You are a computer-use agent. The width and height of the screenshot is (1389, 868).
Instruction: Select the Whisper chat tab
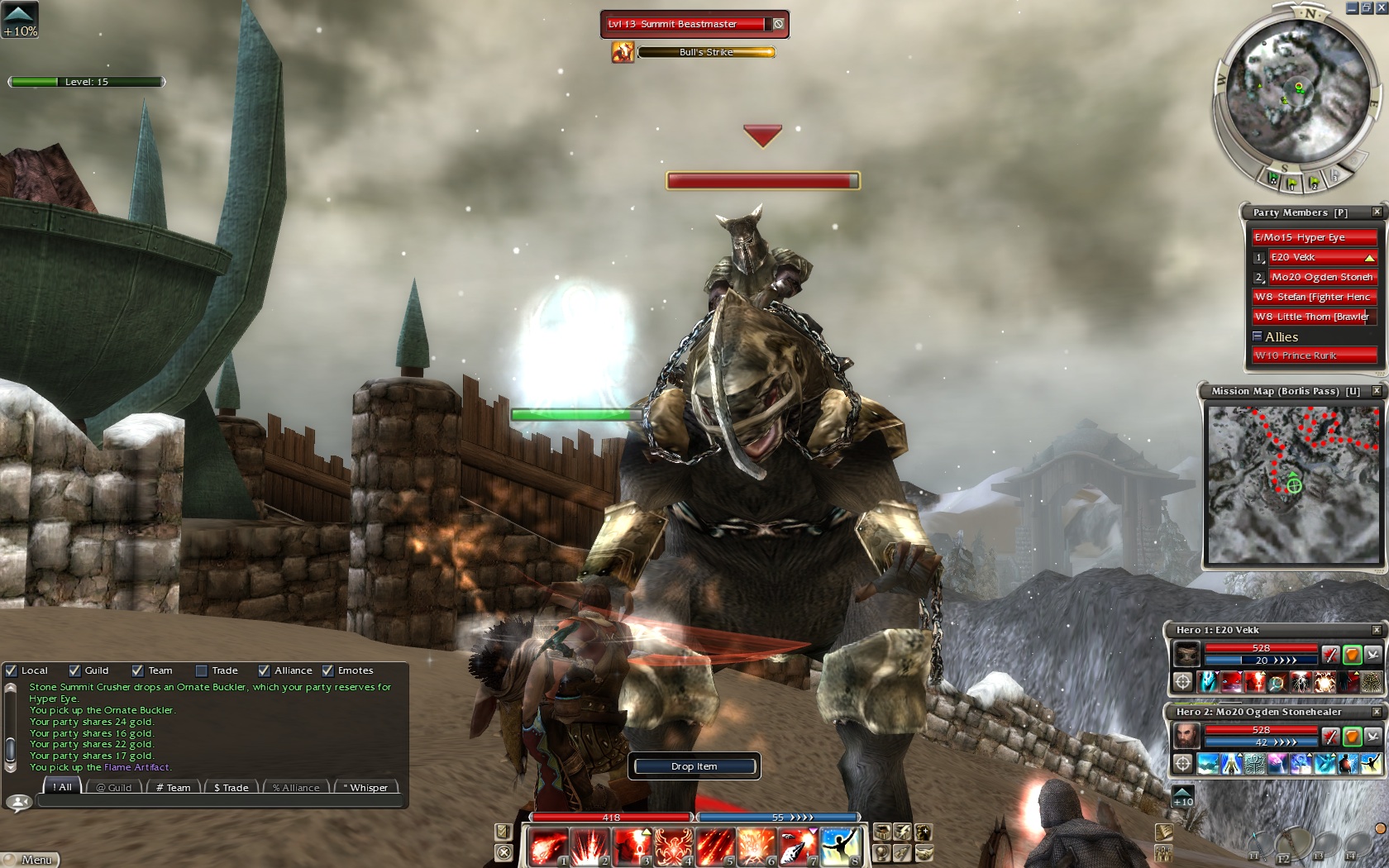point(365,788)
